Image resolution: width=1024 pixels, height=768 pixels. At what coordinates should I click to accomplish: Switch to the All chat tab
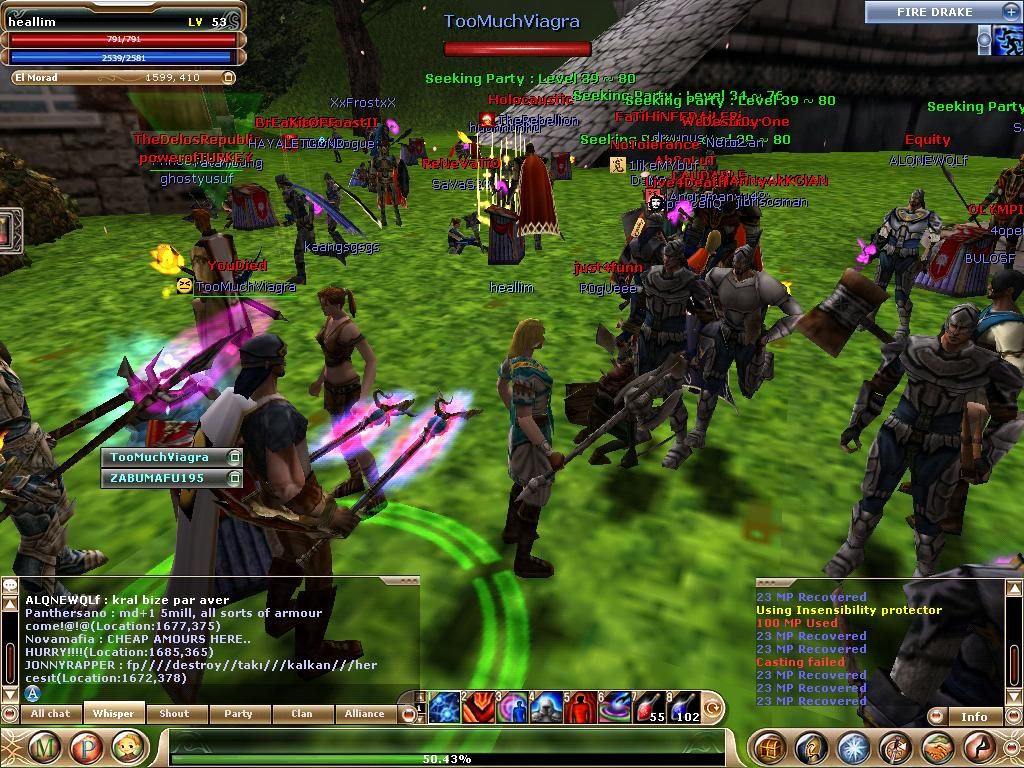coord(51,714)
